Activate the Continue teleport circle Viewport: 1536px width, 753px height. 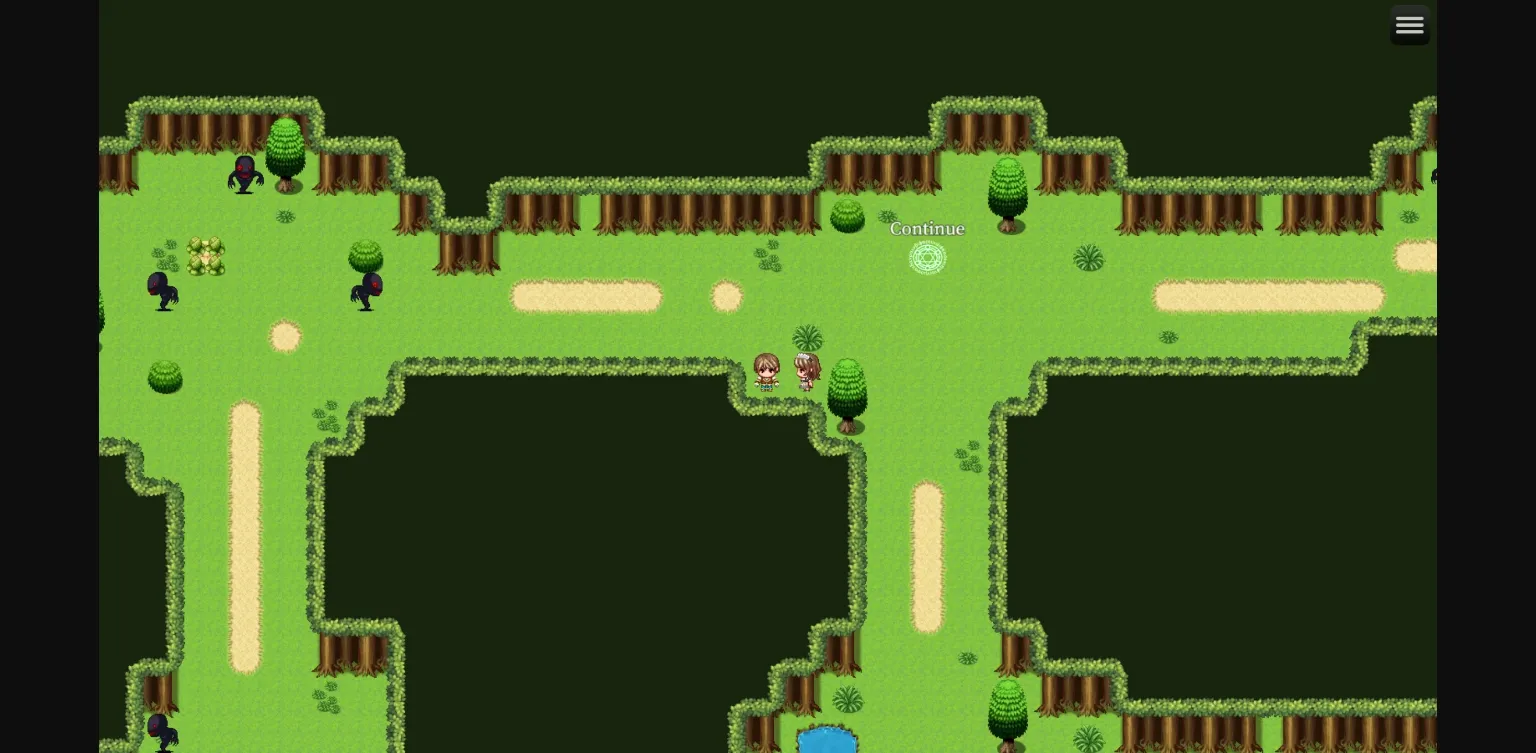(x=928, y=258)
